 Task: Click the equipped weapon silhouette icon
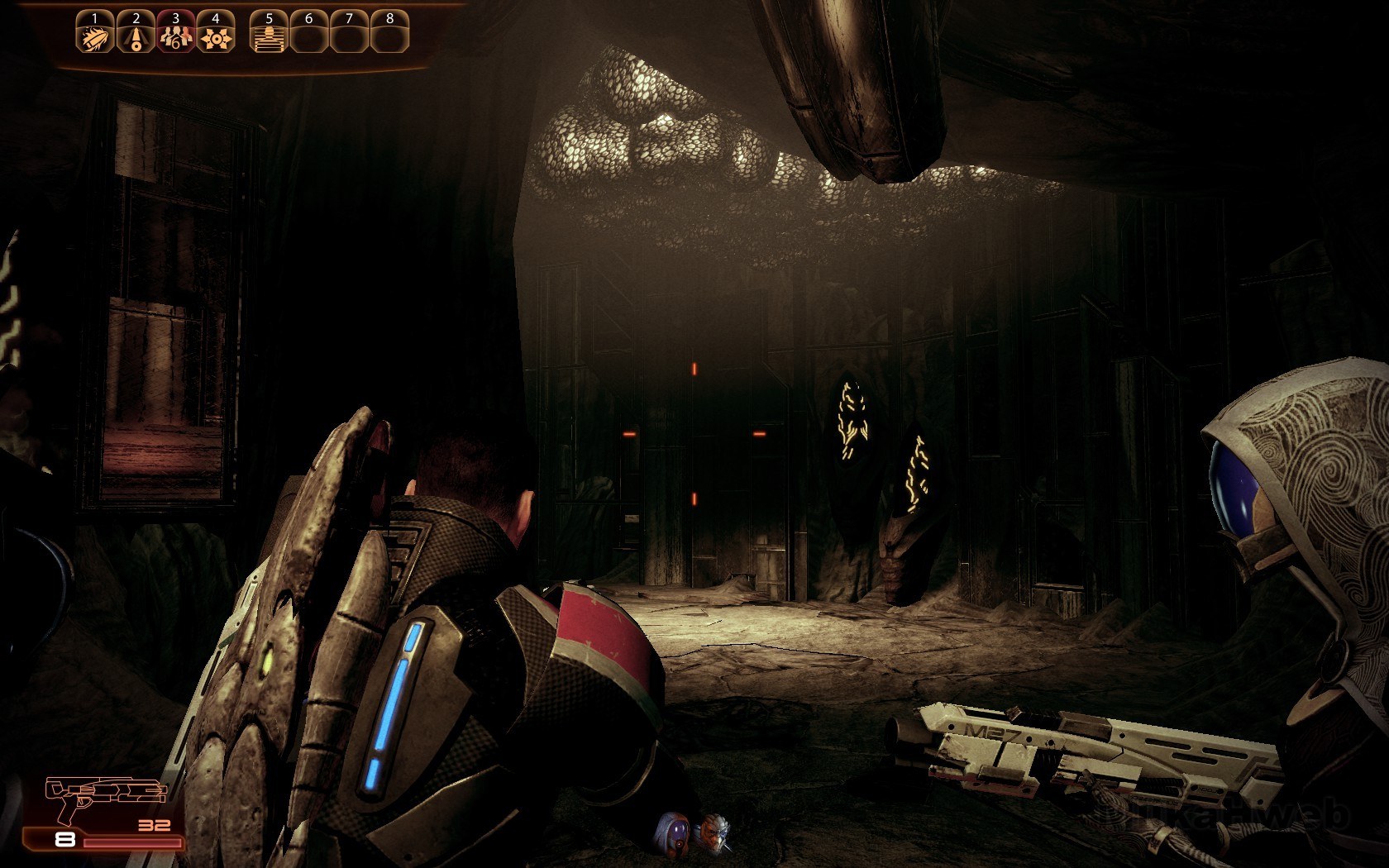tap(105, 794)
